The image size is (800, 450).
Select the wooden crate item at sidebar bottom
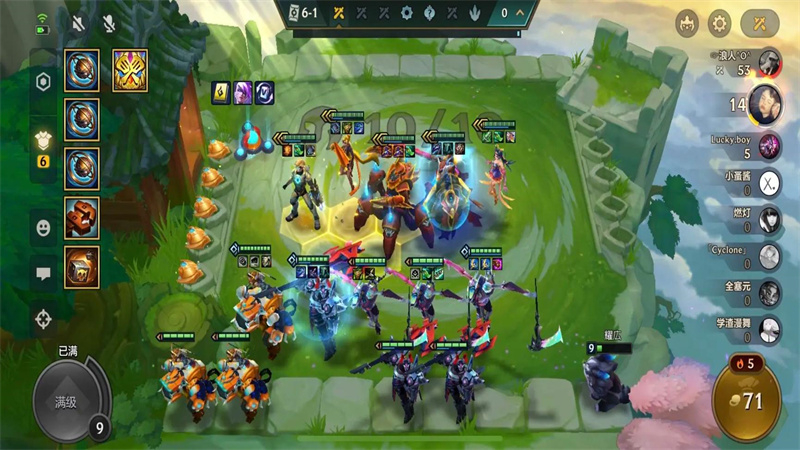[x=82, y=267]
